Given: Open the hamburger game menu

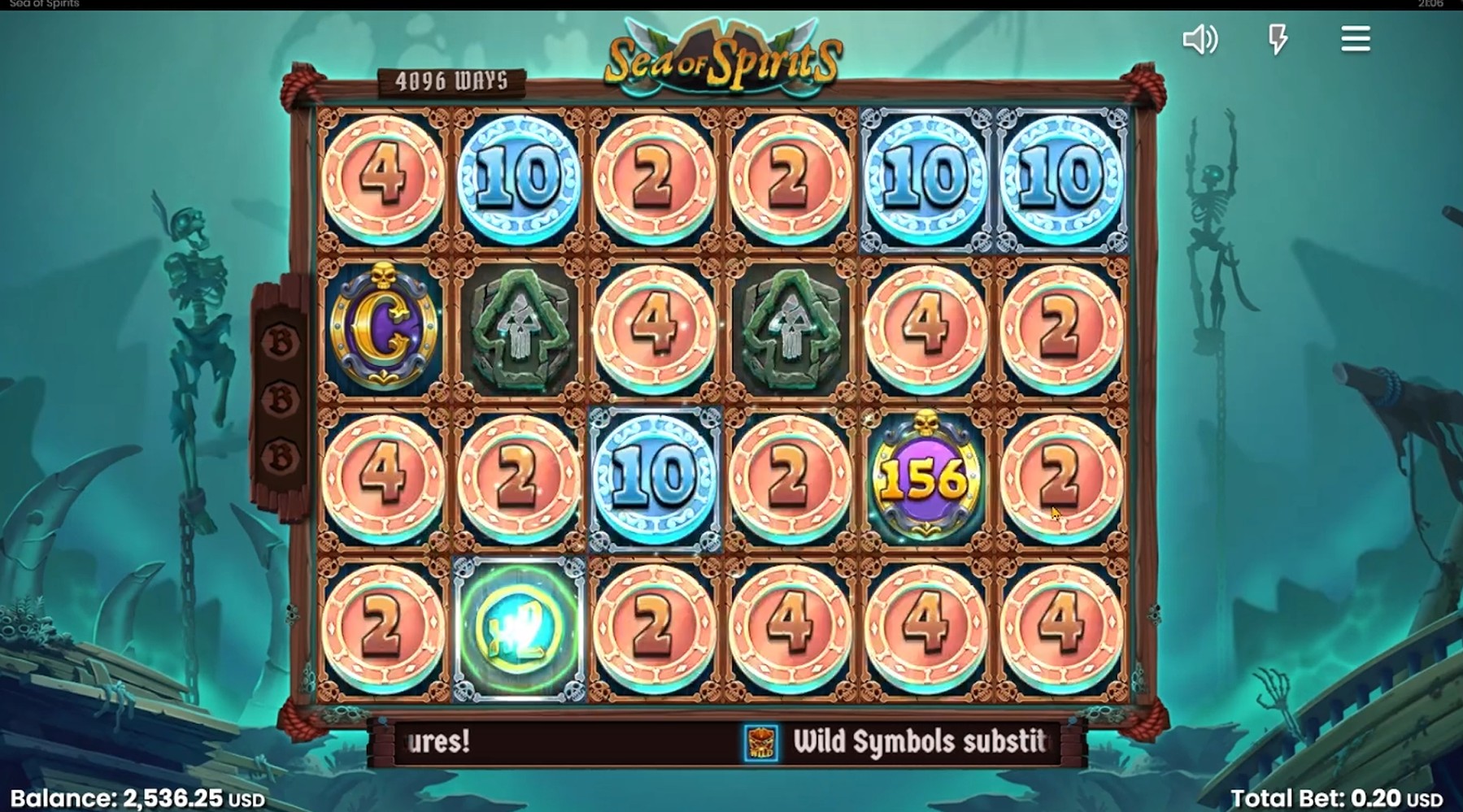Looking at the screenshot, I should tap(1355, 39).
